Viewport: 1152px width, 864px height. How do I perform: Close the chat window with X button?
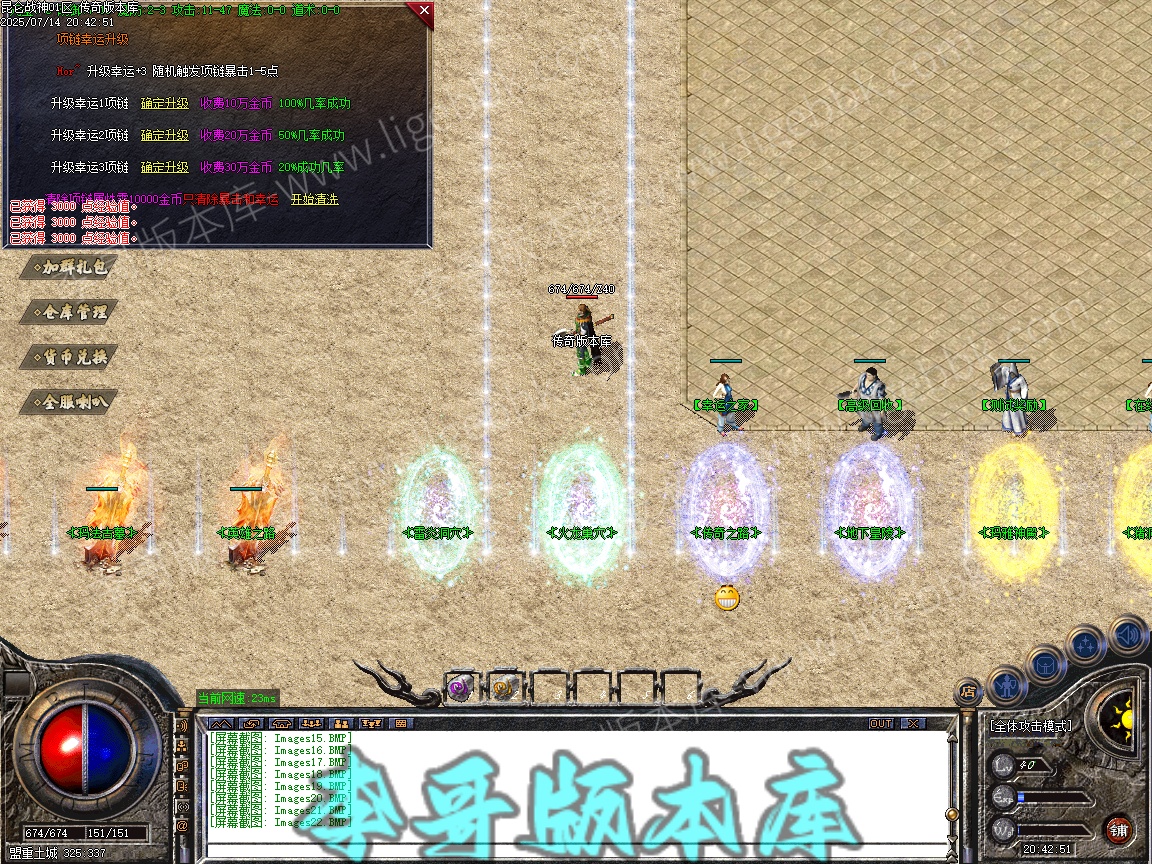point(913,723)
